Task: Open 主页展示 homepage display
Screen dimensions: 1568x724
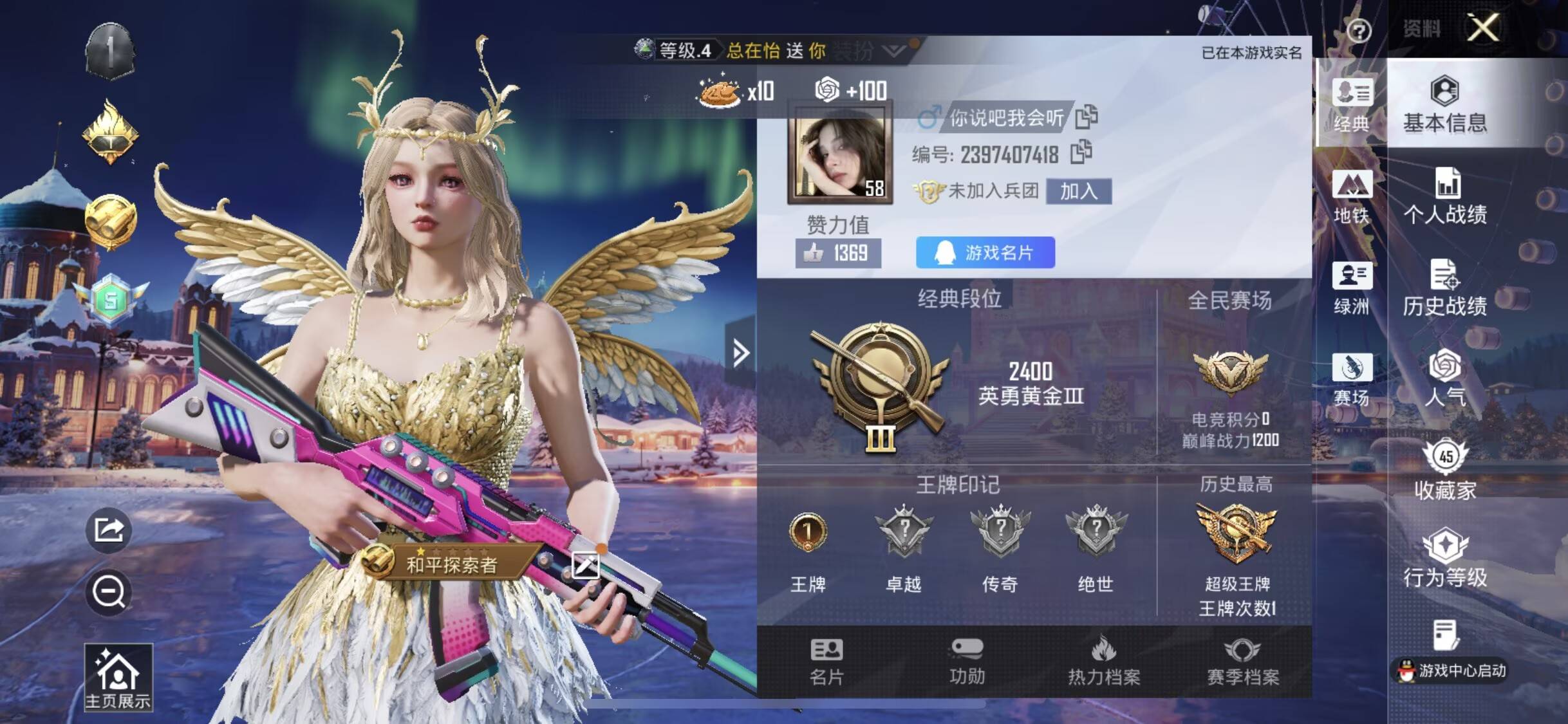Action: (118, 678)
